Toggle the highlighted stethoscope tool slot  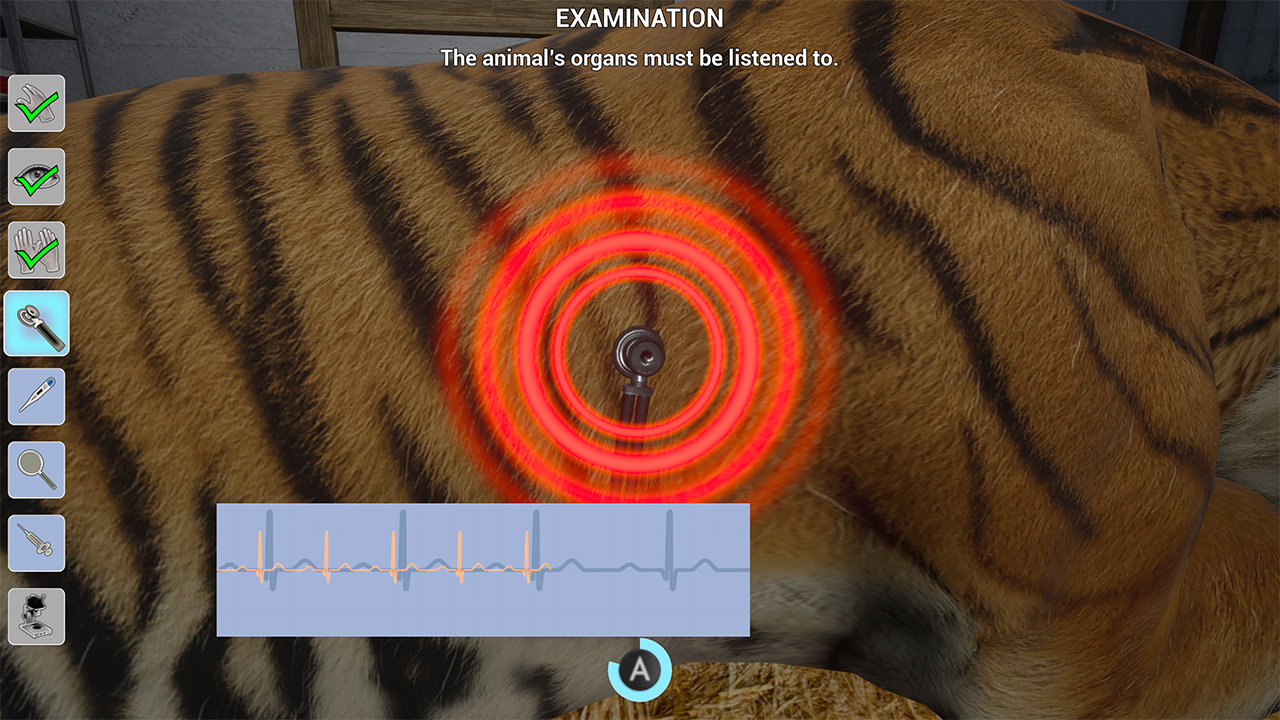pos(36,324)
